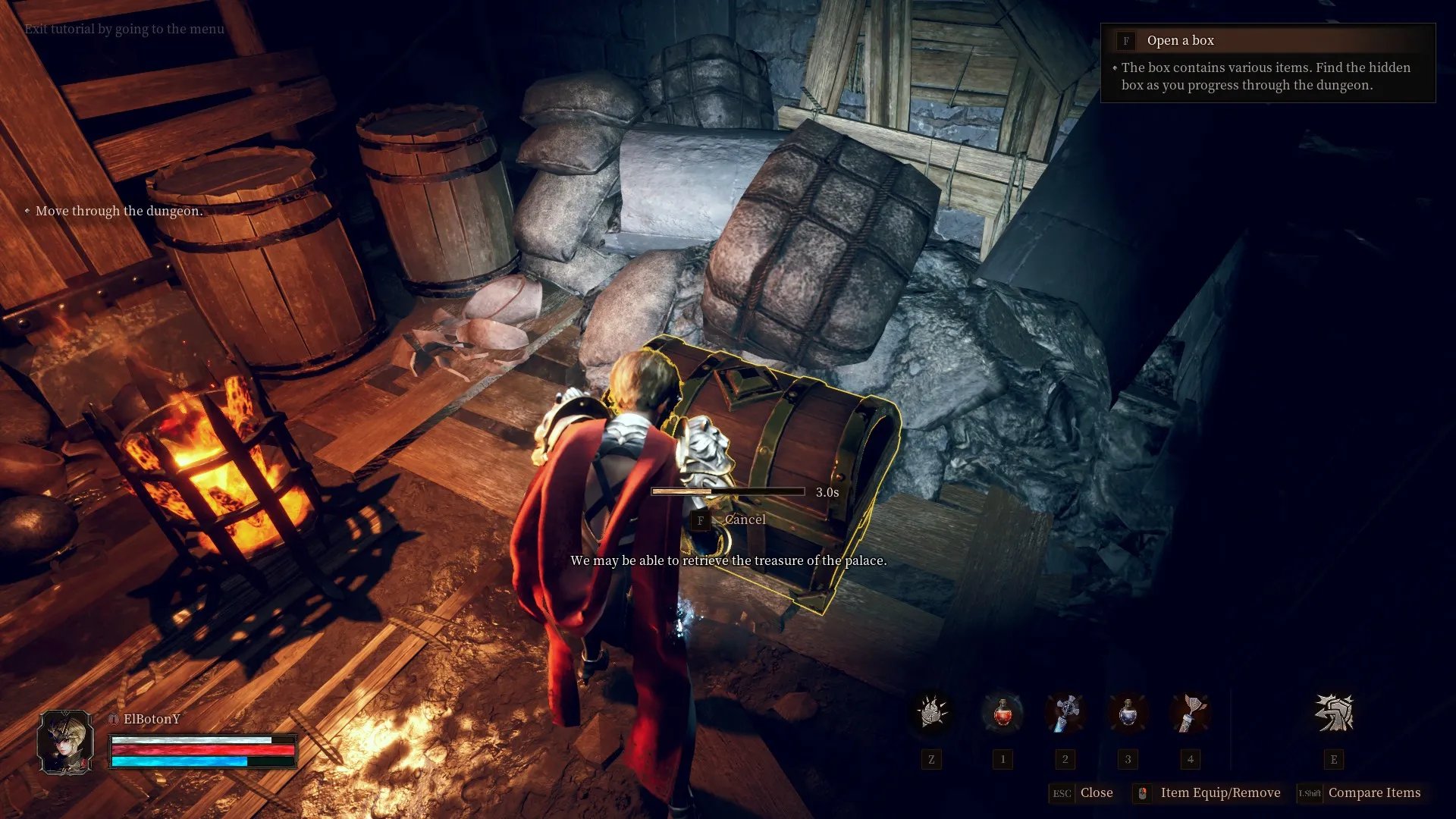Click the Close option in the bottom bar

(x=1096, y=792)
